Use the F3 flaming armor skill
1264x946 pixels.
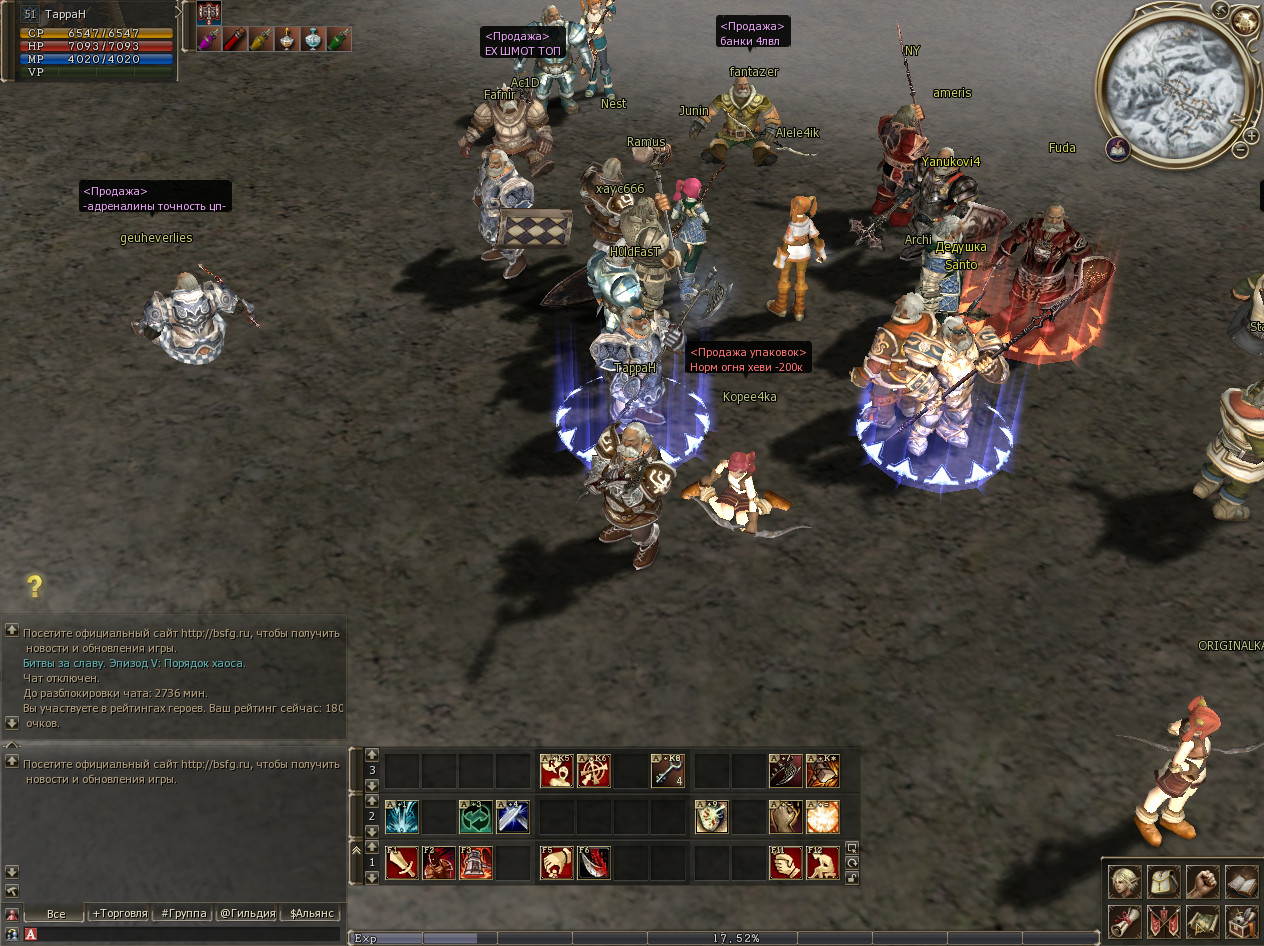tap(476, 862)
